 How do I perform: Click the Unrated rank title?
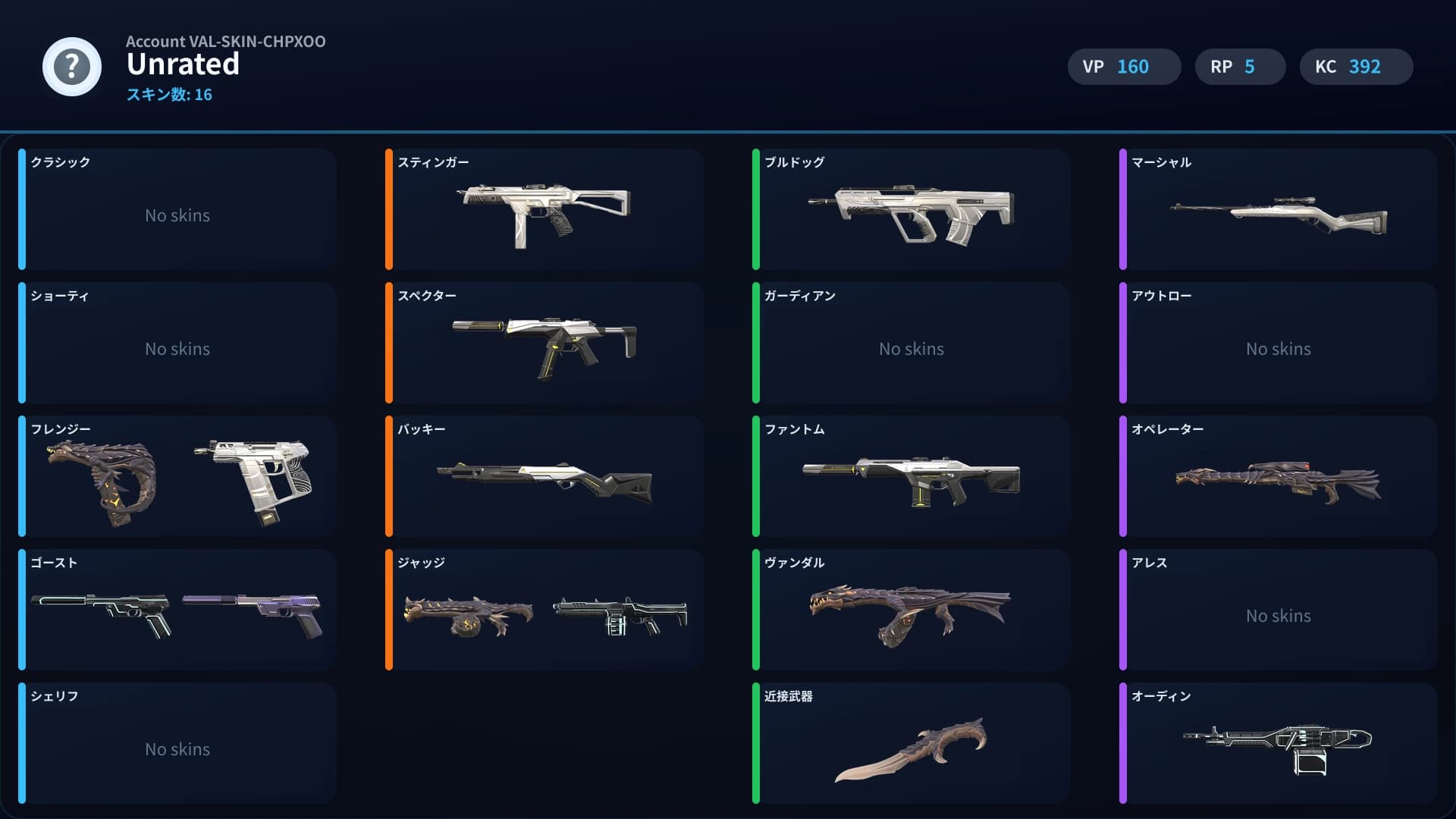pos(182,66)
